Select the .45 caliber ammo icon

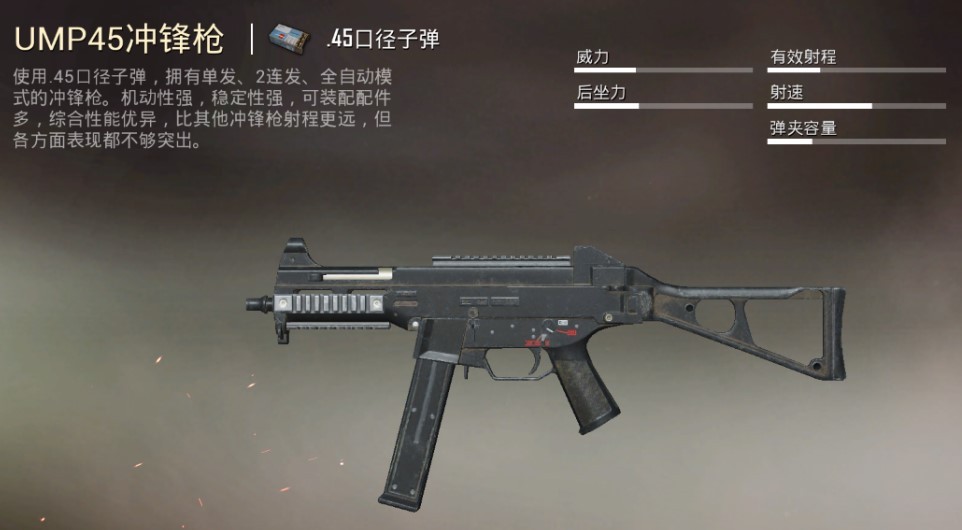click(288, 40)
